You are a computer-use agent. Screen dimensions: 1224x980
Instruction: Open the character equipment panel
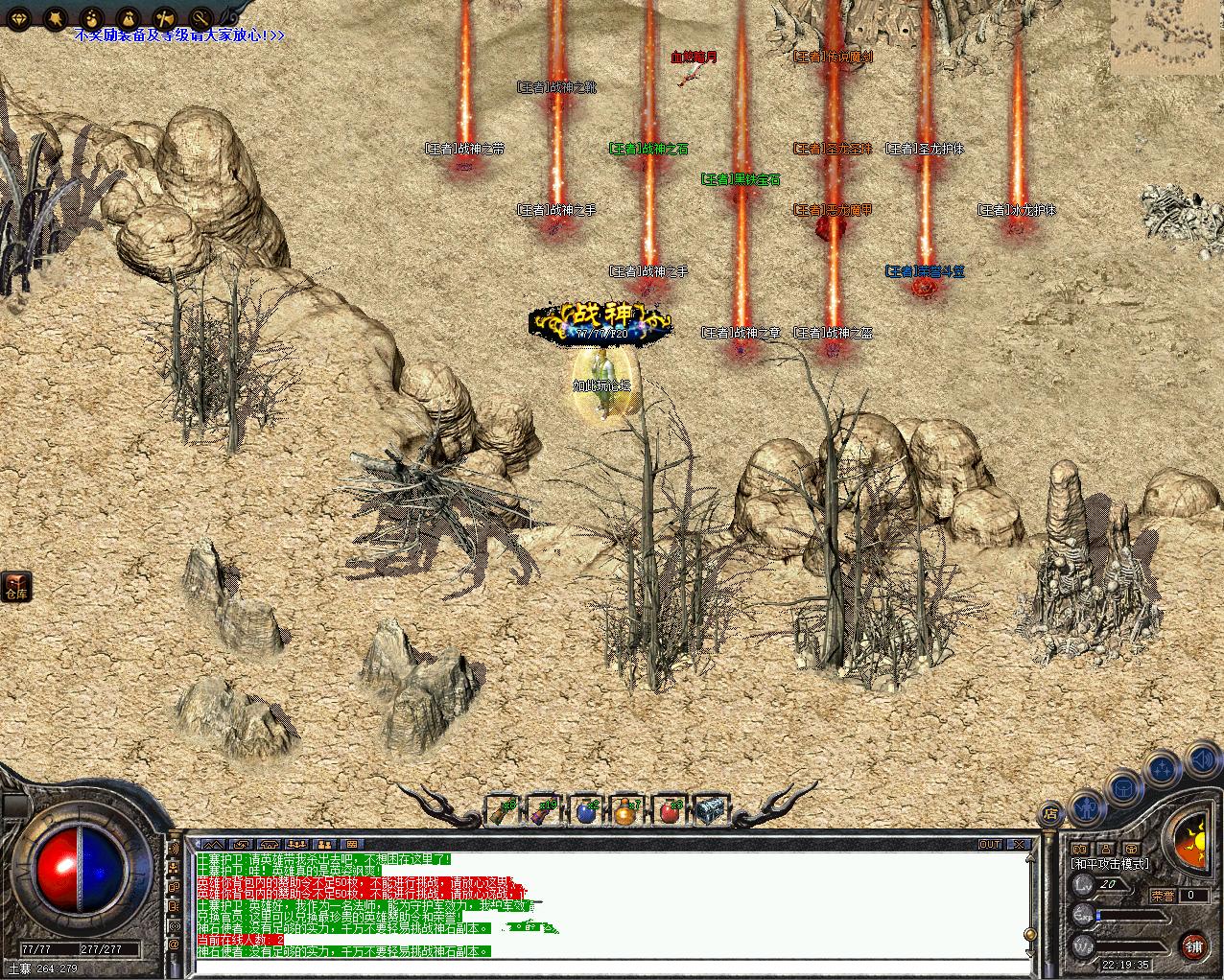[1085, 805]
